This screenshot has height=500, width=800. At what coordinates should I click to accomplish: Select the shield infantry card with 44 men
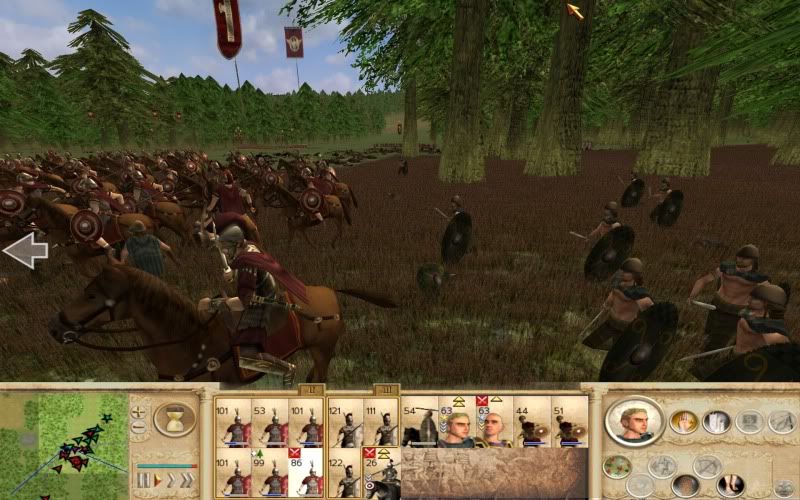click(x=531, y=424)
